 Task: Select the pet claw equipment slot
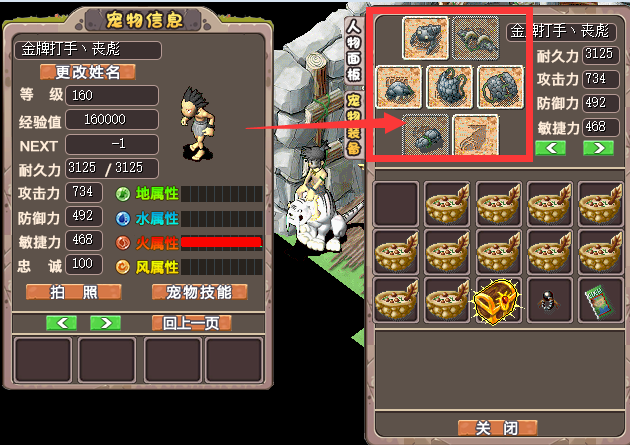(475, 135)
